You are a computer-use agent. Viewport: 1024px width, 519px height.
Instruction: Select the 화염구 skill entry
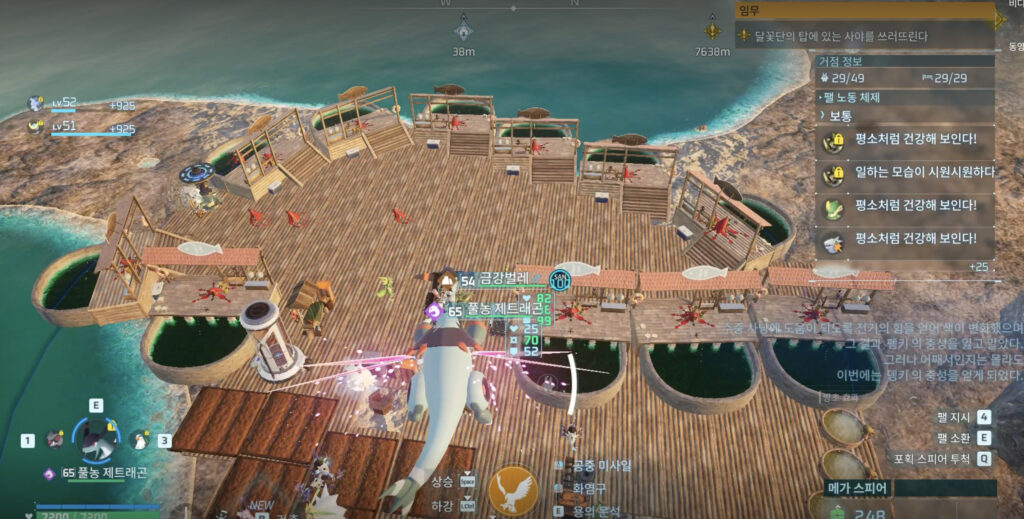coord(590,488)
